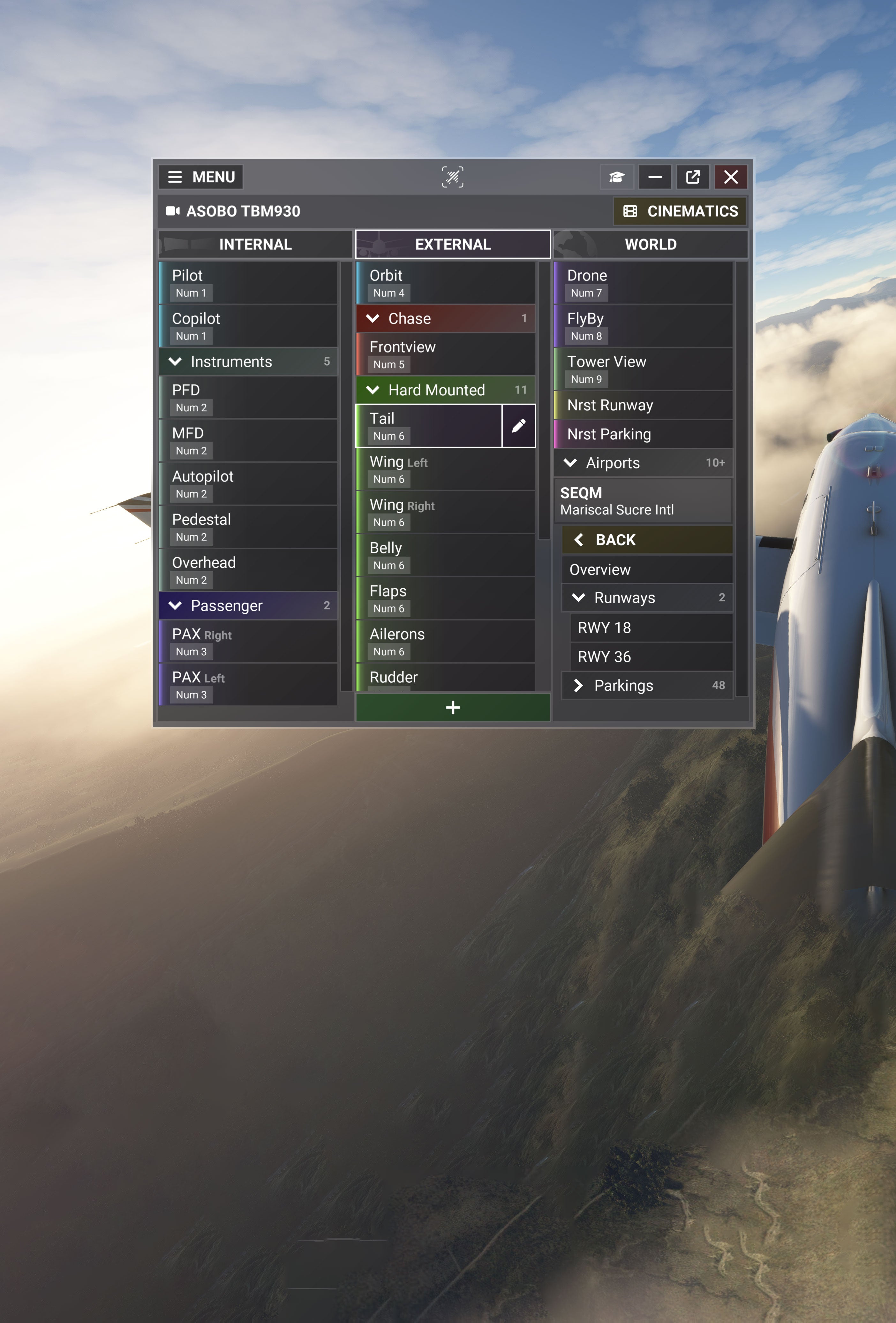The height and width of the screenshot is (1323, 896).
Task: Pop out the camera panel window
Action: [692, 177]
